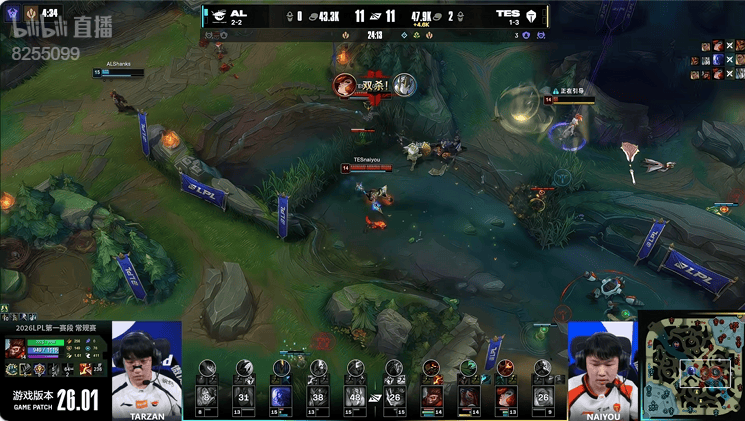Image resolution: width=745 pixels, height=421 pixels.
Task: Select NAIYOU's player camera feed
Action: 602,366
